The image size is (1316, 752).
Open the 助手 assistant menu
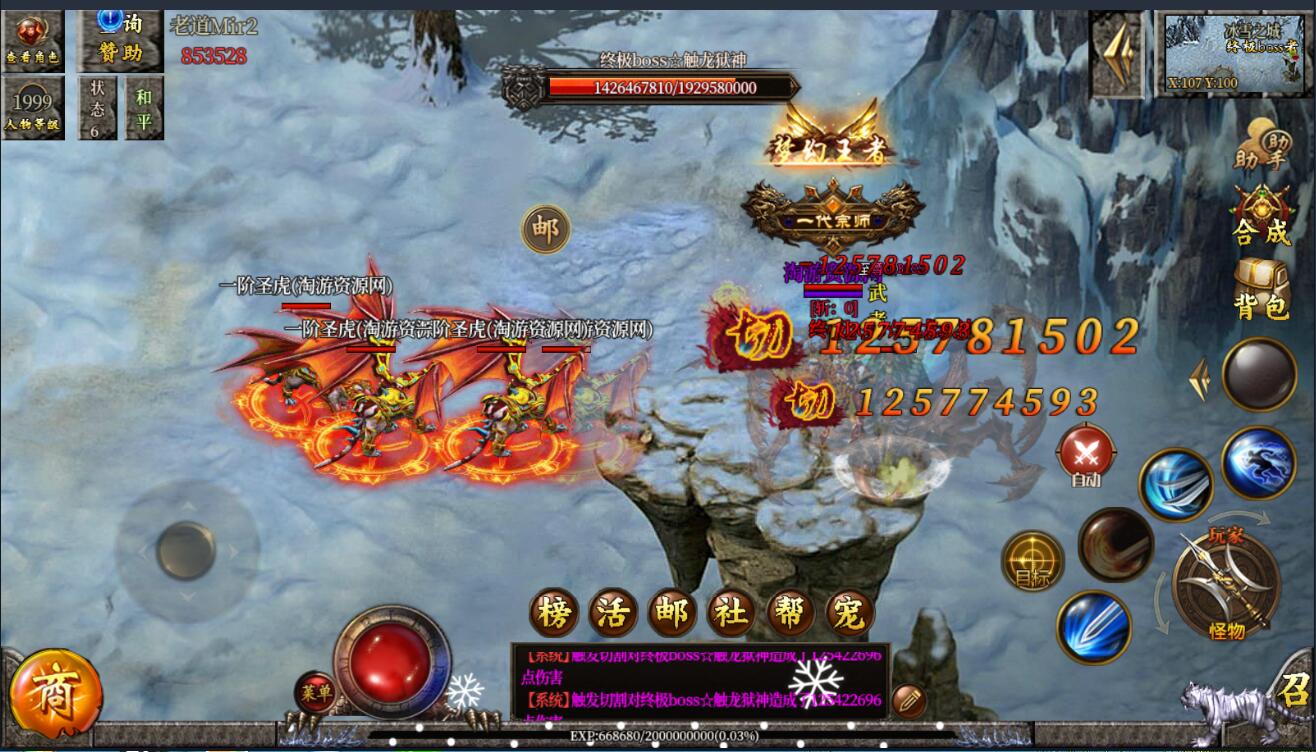tap(1260, 147)
